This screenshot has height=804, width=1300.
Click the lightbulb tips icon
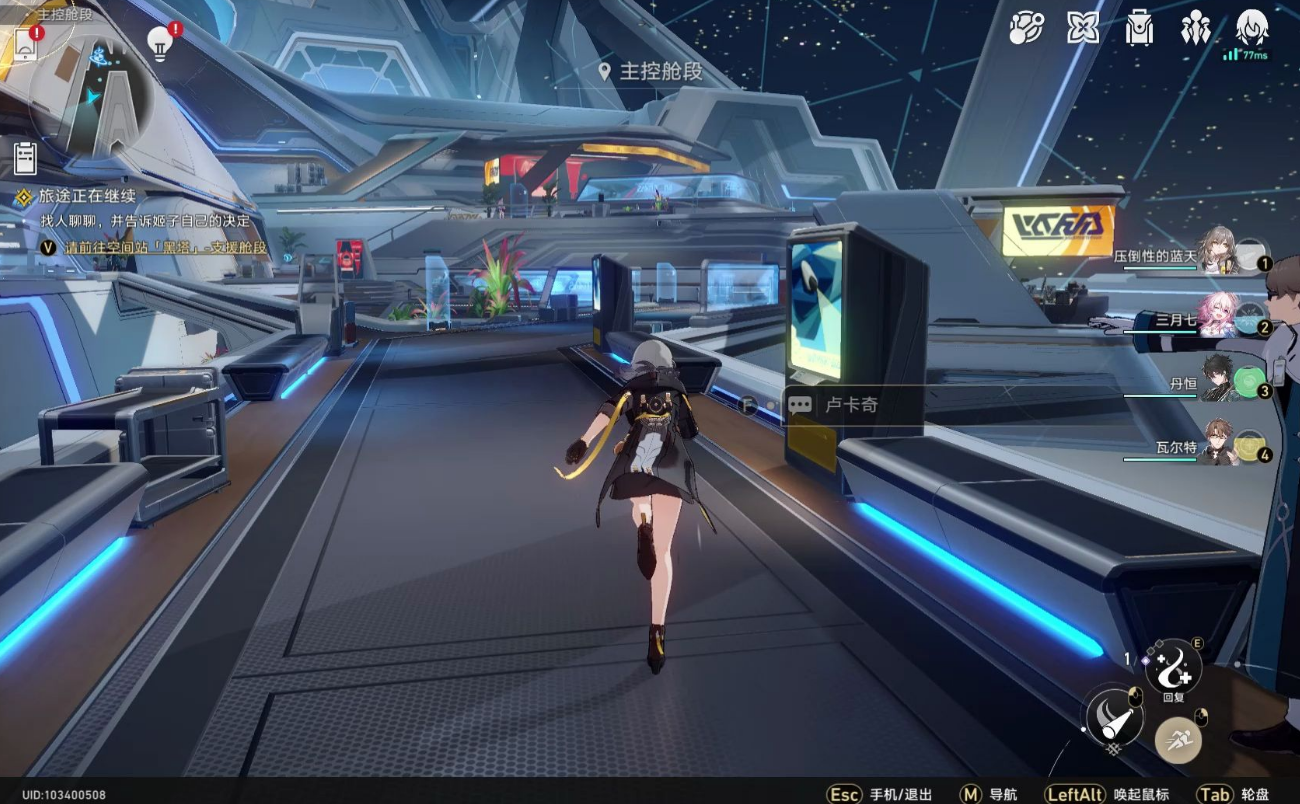(160, 43)
